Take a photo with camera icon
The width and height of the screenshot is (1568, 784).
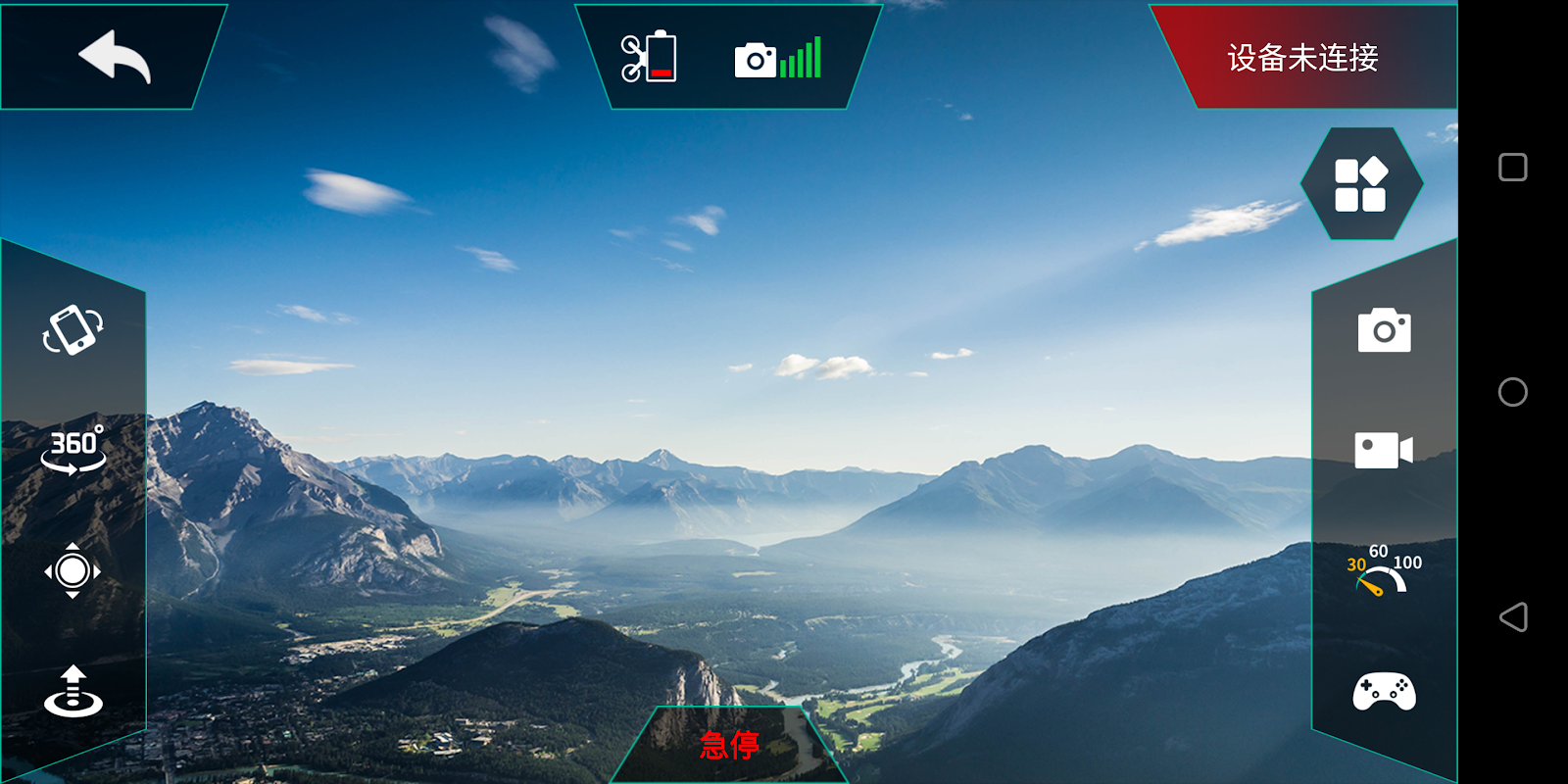(x=1384, y=331)
